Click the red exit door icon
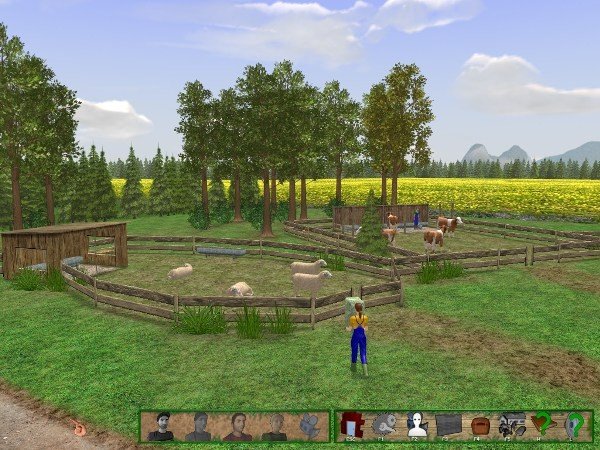This screenshot has height=450, width=600. pos(350,426)
